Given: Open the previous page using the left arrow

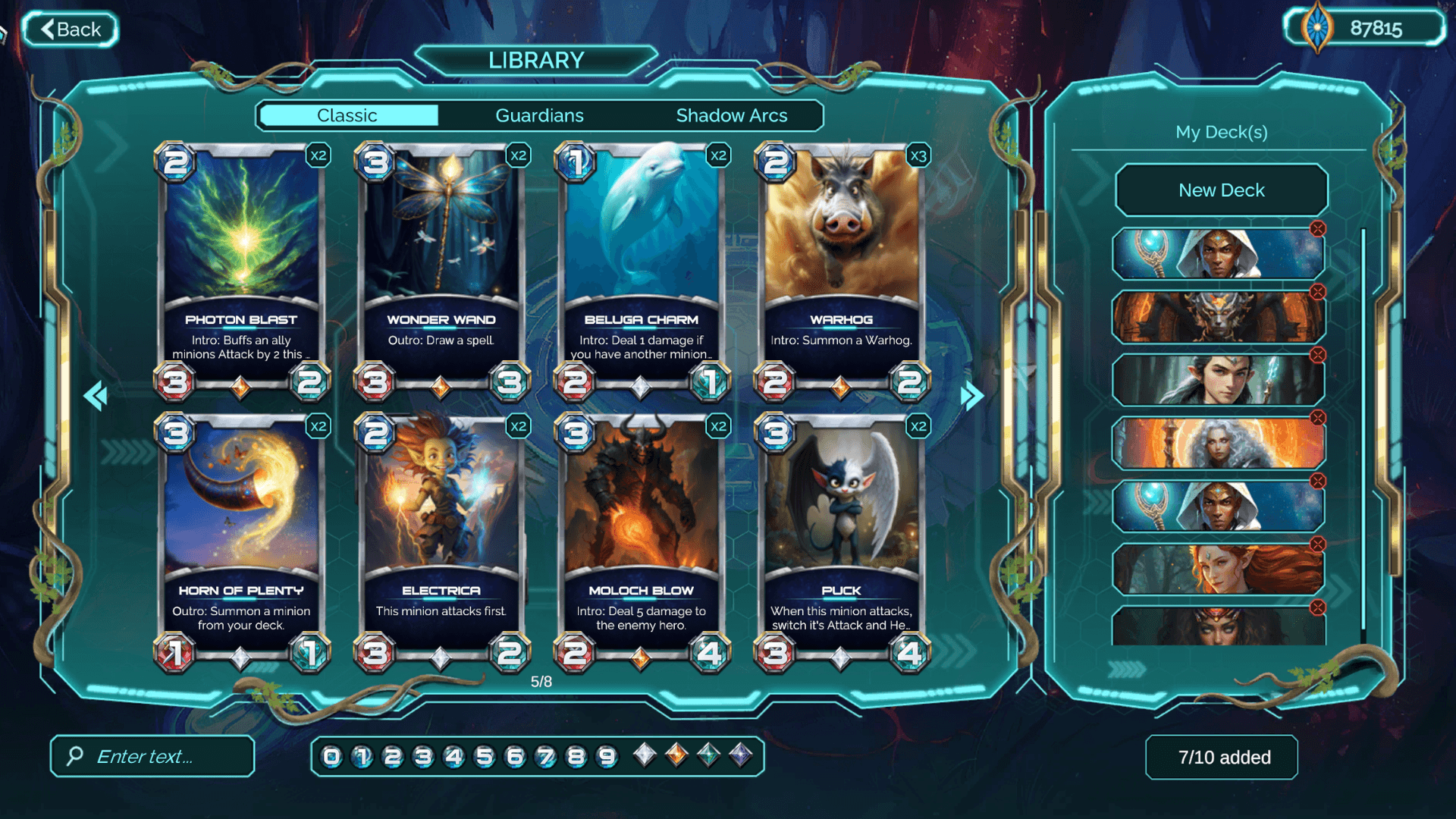Looking at the screenshot, I should click(x=97, y=395).
